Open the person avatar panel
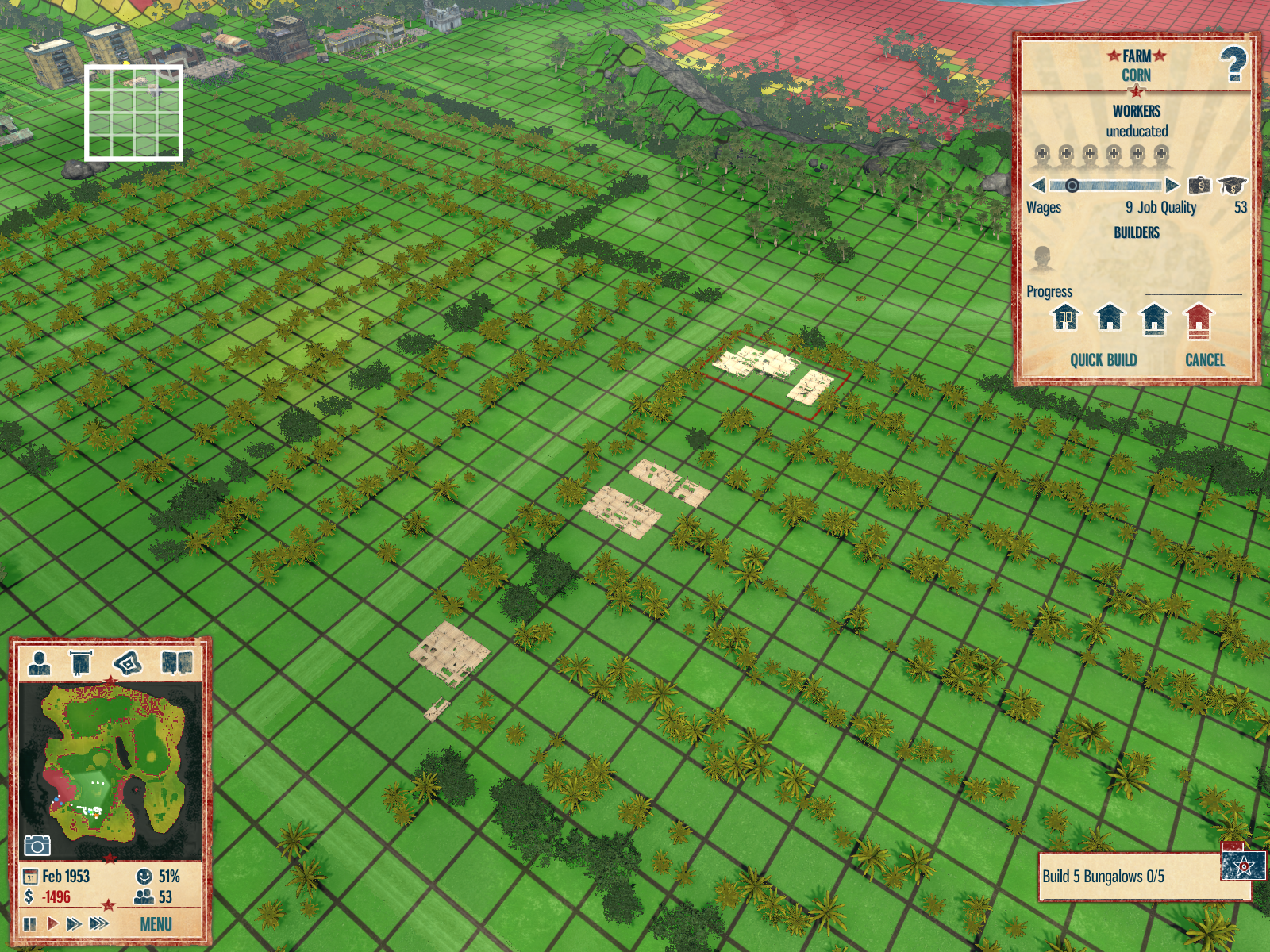This screenshot has width=1270, height=952. [39, 662]
